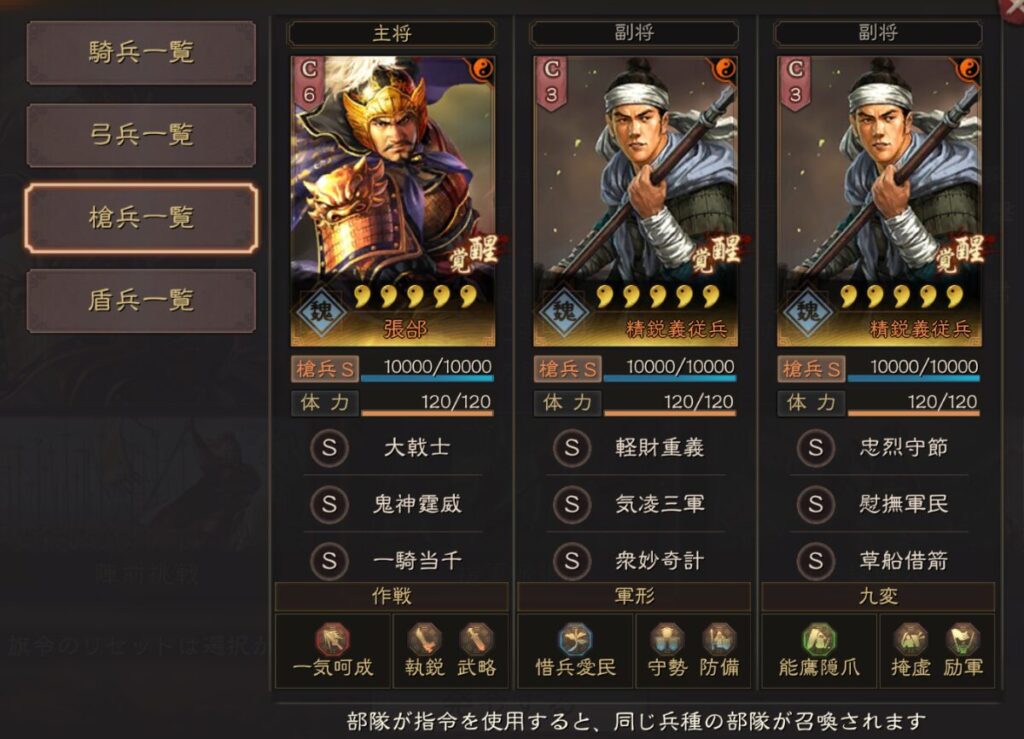Select the 槍兵一覧 spearman list
1024x739 pixels.
[140, 218]
